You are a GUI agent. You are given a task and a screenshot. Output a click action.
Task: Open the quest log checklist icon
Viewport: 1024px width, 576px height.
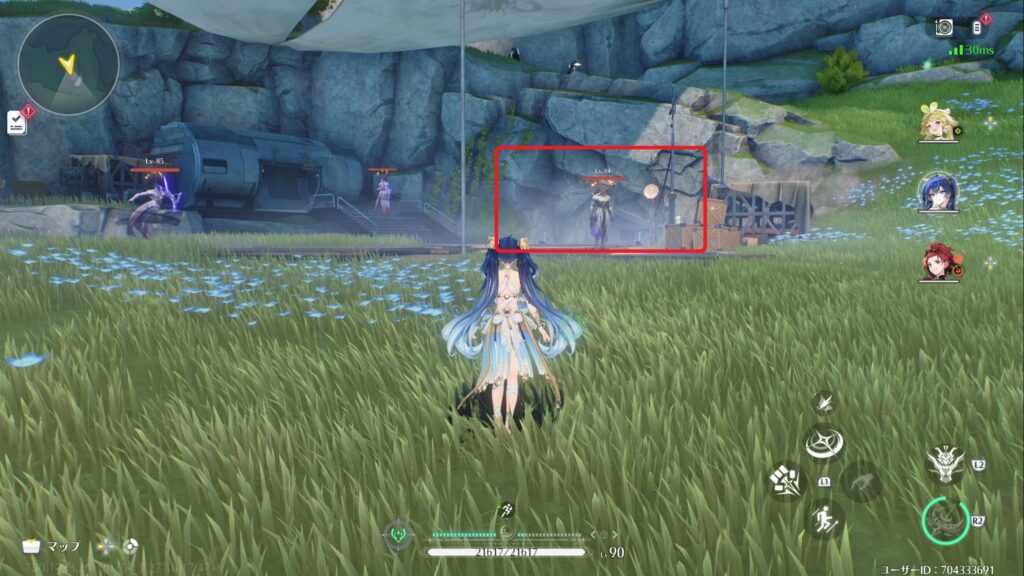coord(16,121)
